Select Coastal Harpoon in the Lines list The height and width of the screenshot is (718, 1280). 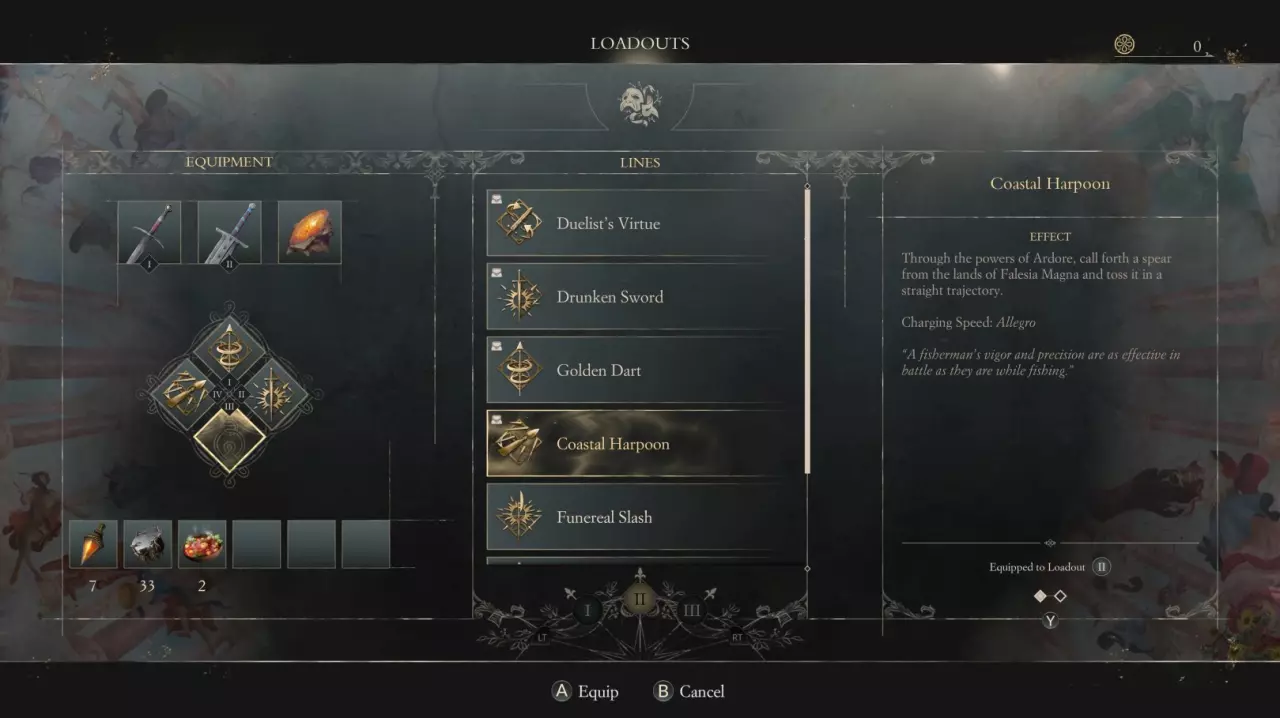click(x=645, y=444)
